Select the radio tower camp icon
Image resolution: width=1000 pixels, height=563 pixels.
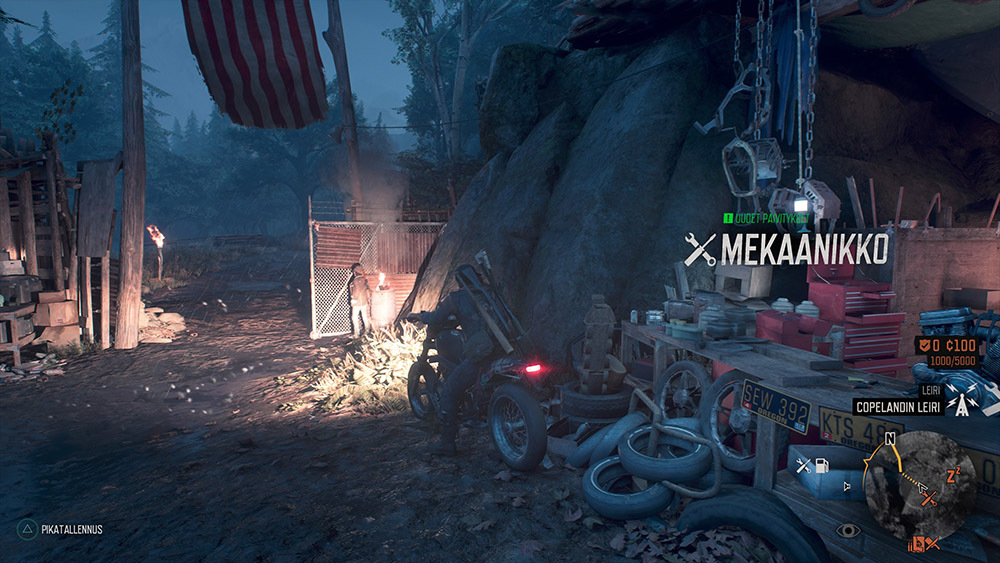tap(963, 405)
